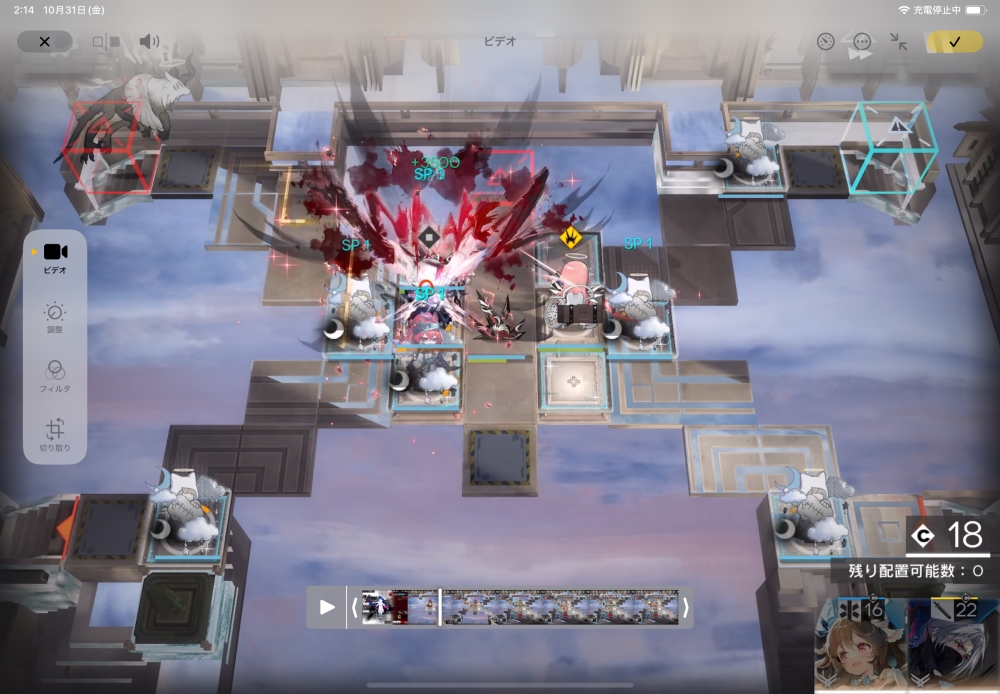
Task: Click the compare original split-view icon
Action: (x=106, y=42)
